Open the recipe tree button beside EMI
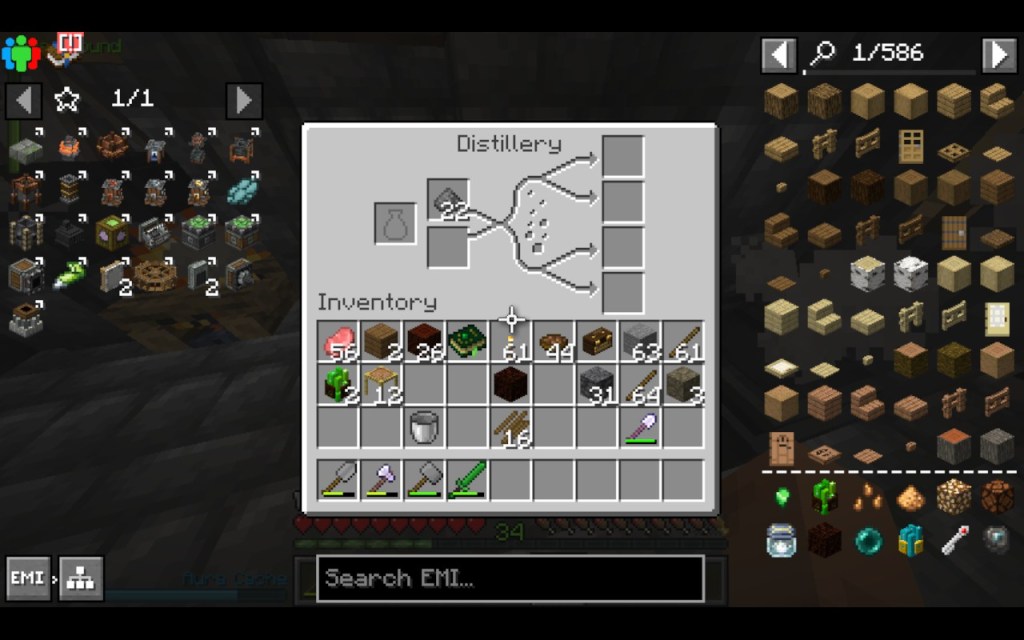The width and height of the screenshot is (1024, 640). (x=81, y=578)
